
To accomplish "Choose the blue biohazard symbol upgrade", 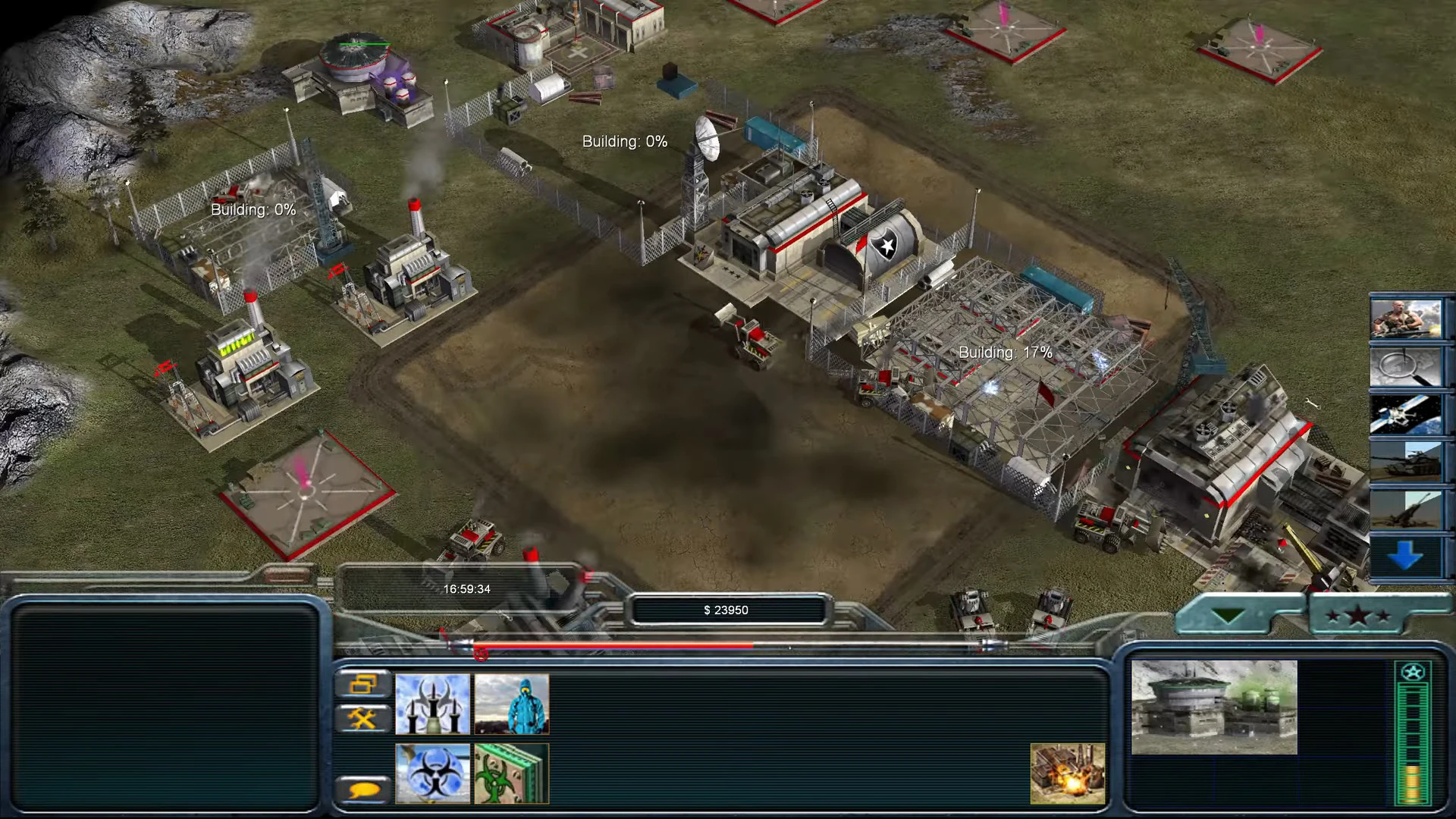I will click(x=432, y=773).
